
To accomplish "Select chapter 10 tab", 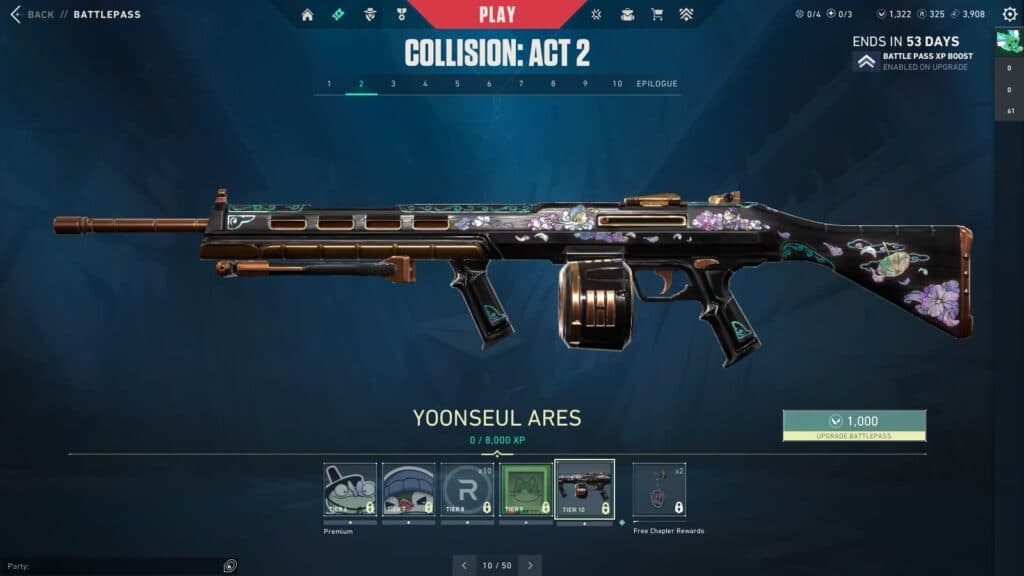I will coord(617,84).
